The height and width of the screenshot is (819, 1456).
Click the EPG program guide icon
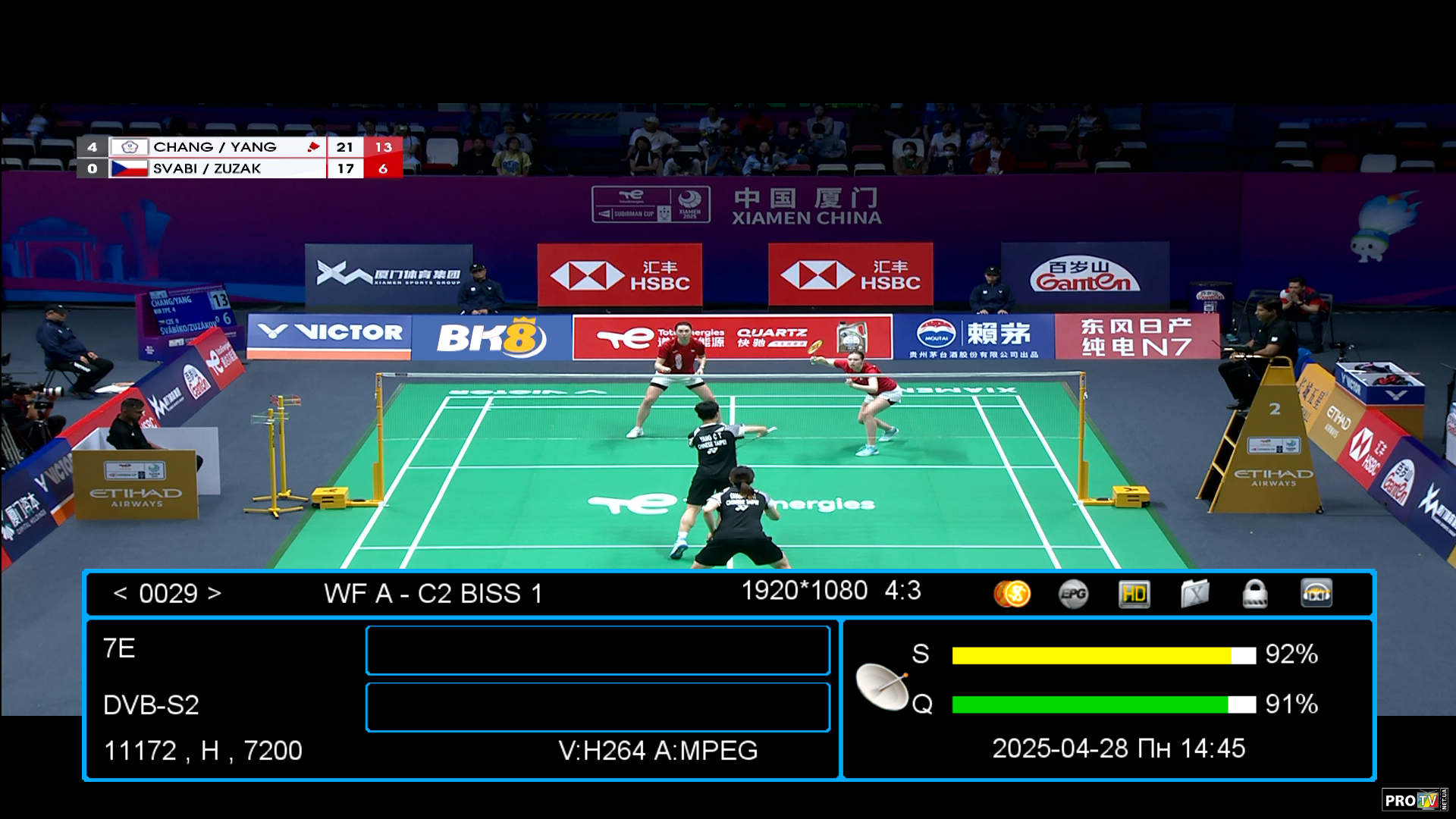click(1073, 594)
